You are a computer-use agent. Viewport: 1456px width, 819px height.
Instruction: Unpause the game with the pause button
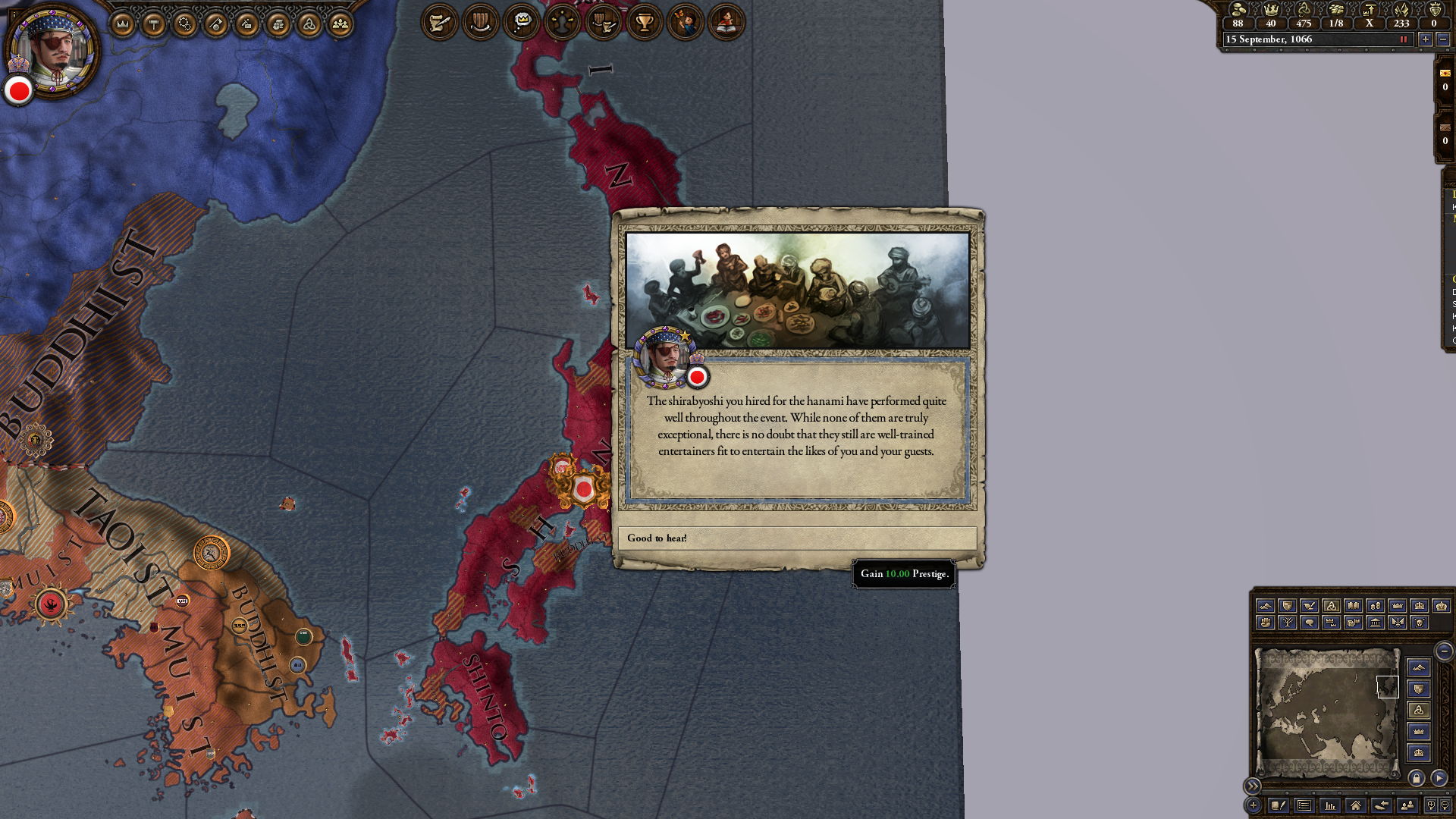(1403, 39)
